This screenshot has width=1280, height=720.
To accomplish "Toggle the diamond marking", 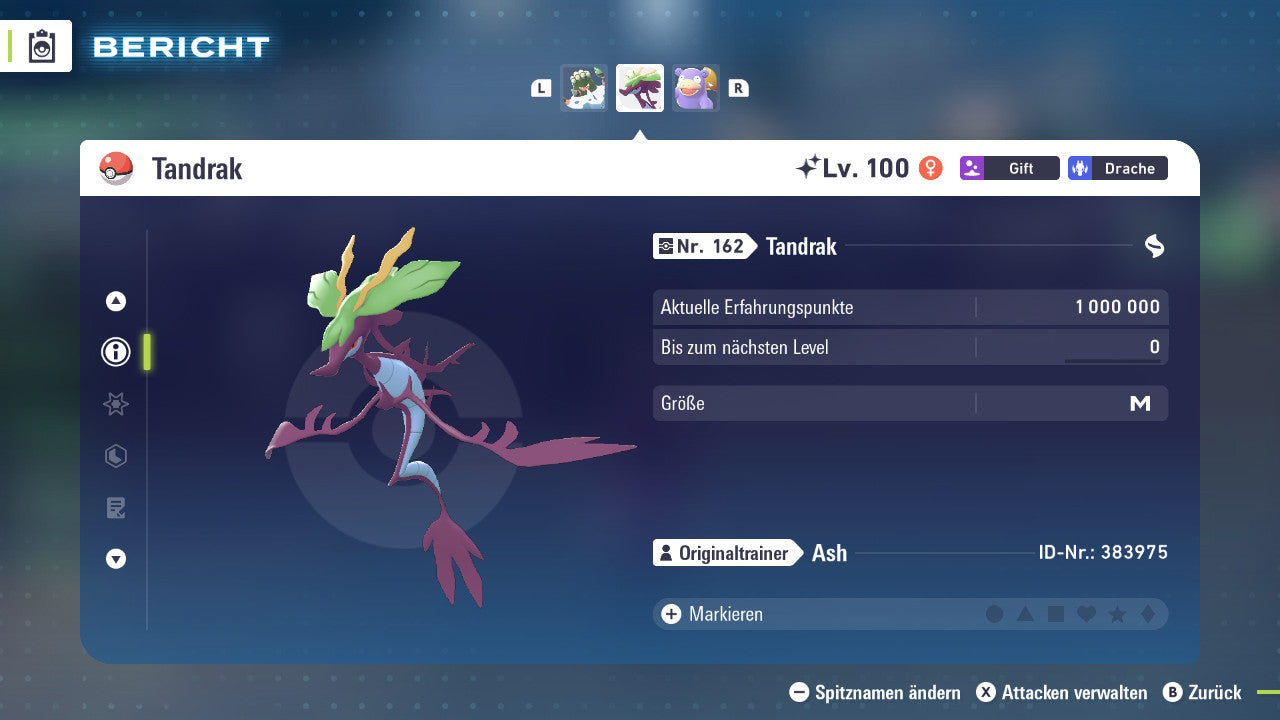I will click(1147, 614).
